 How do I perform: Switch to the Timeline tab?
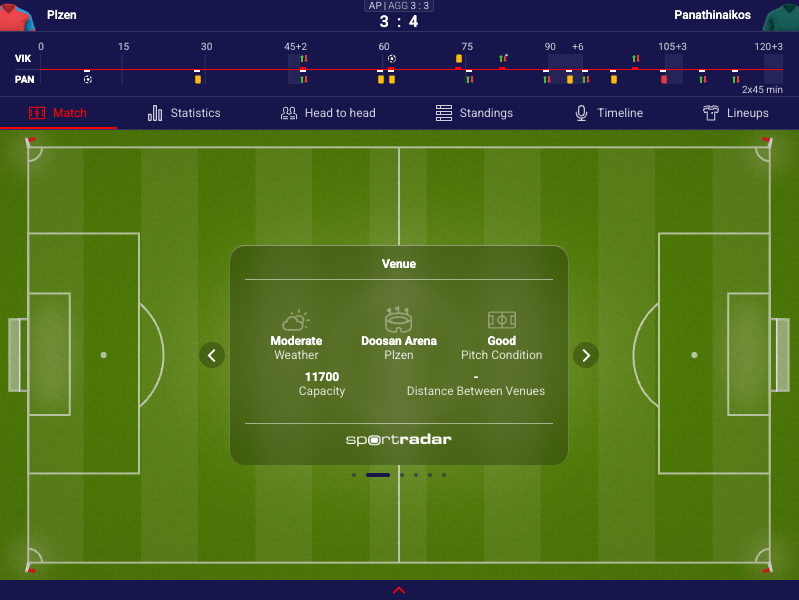608,113
